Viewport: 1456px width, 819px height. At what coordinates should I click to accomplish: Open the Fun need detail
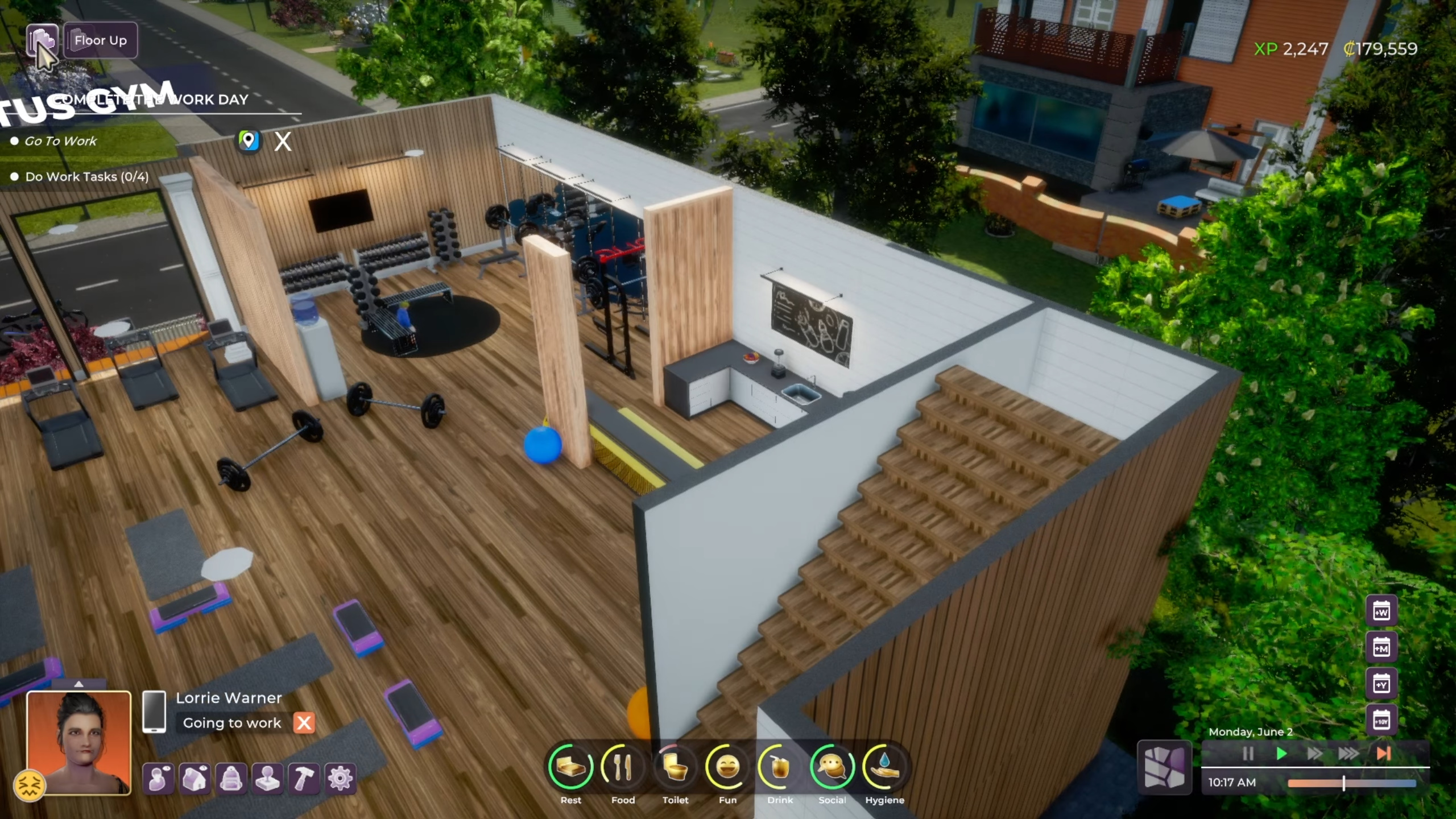click(728, 768)
